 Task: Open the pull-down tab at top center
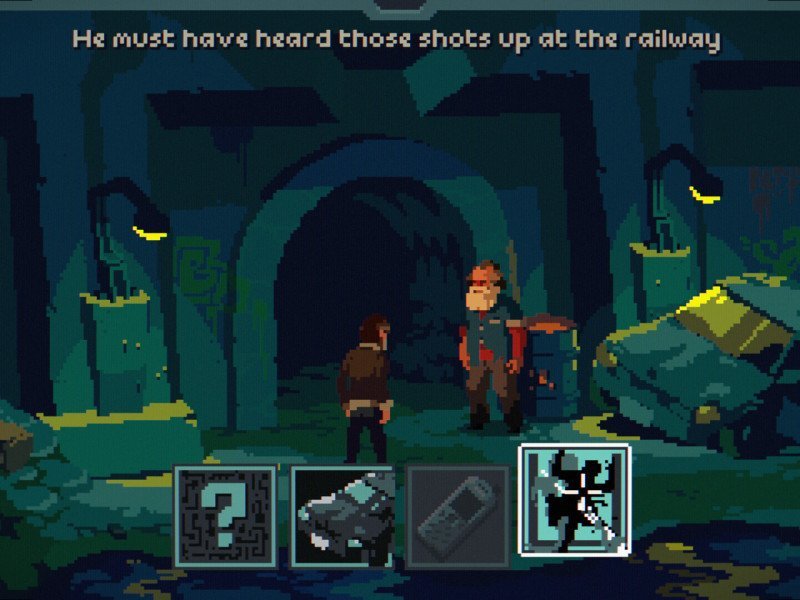(400, 6)
